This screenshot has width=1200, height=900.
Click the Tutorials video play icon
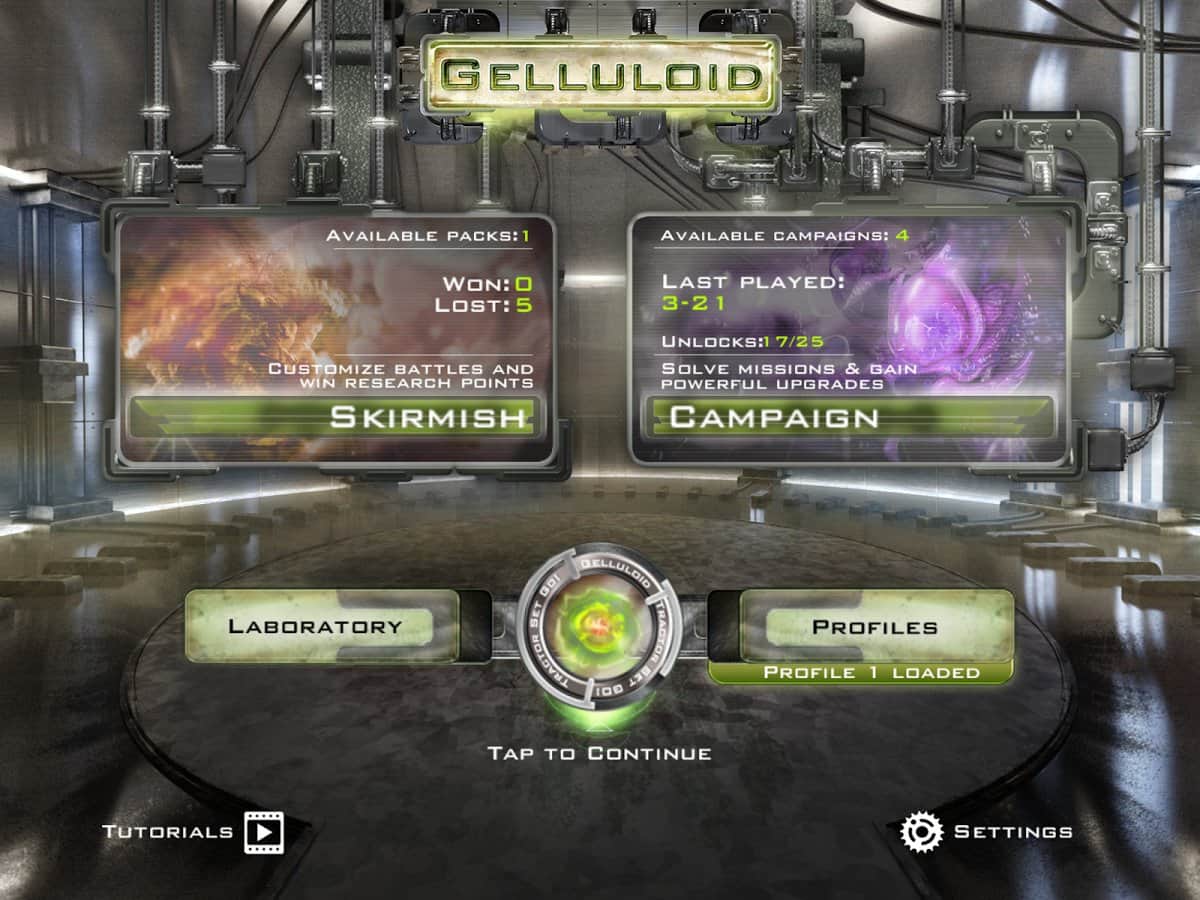tap(264, 831)
